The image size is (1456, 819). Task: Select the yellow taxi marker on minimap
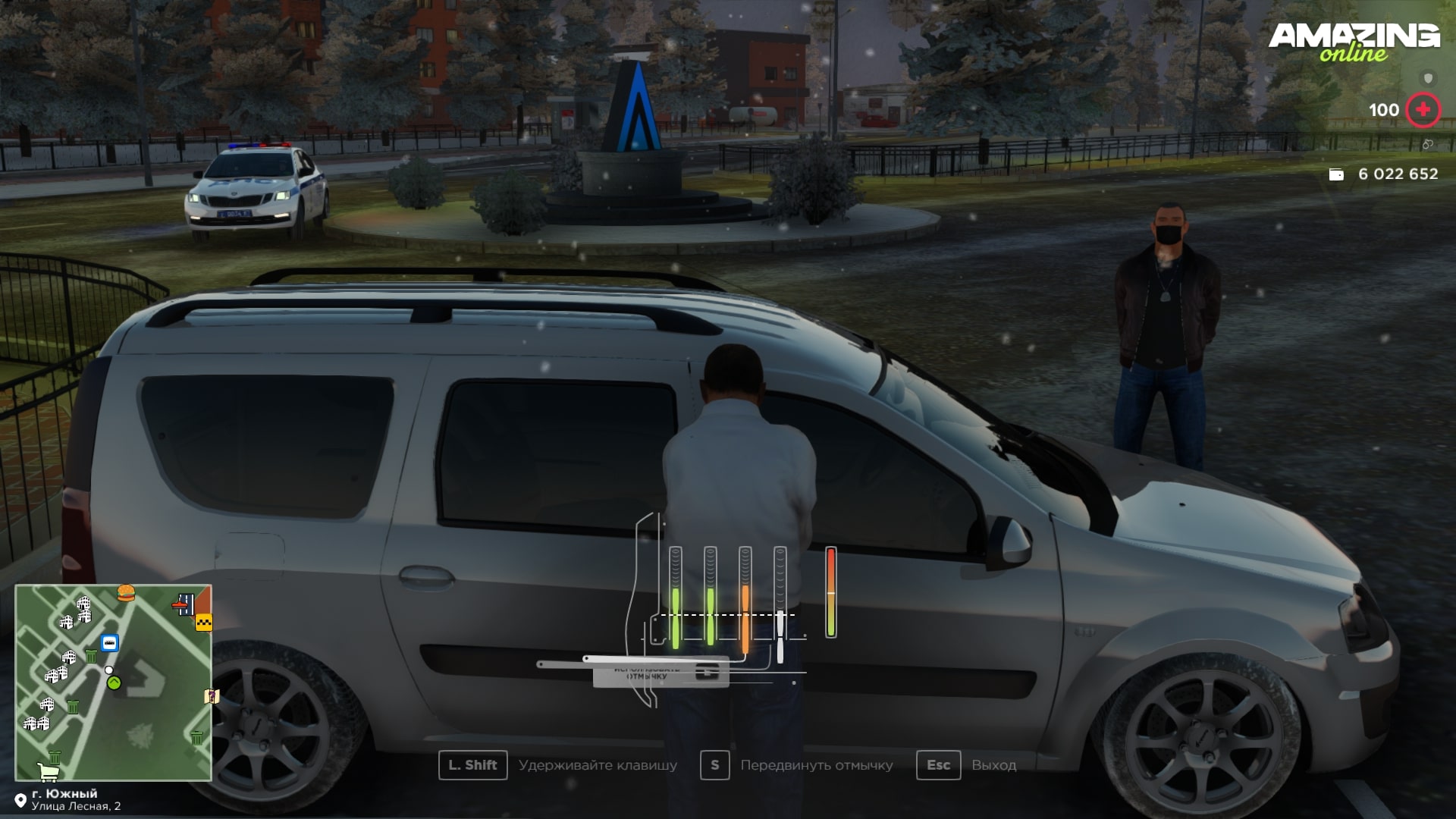point(203,623)
